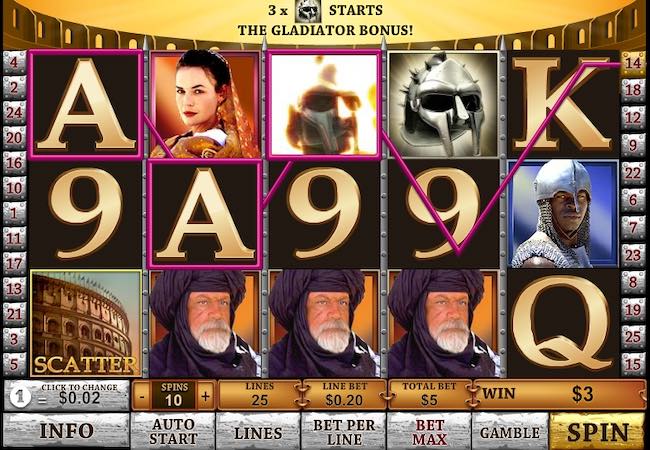Screen dimensions: 650x450
Task: Increase auto spins with the plus button
Action: pos(206,395)
